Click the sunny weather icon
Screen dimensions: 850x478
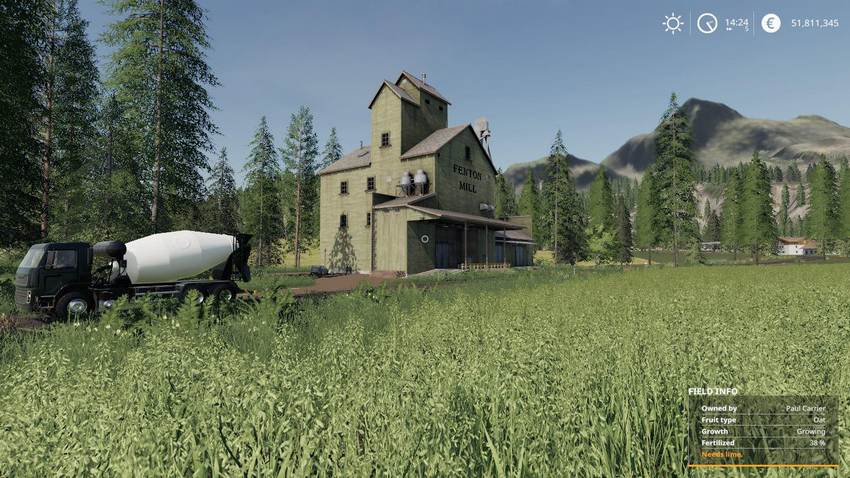(673, 23)
